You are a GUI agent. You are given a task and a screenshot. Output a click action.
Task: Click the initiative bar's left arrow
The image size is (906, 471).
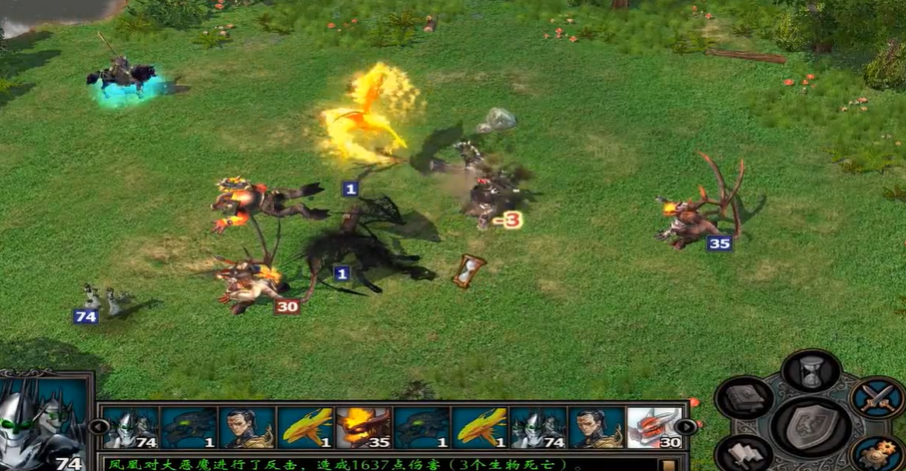point(99,427)
